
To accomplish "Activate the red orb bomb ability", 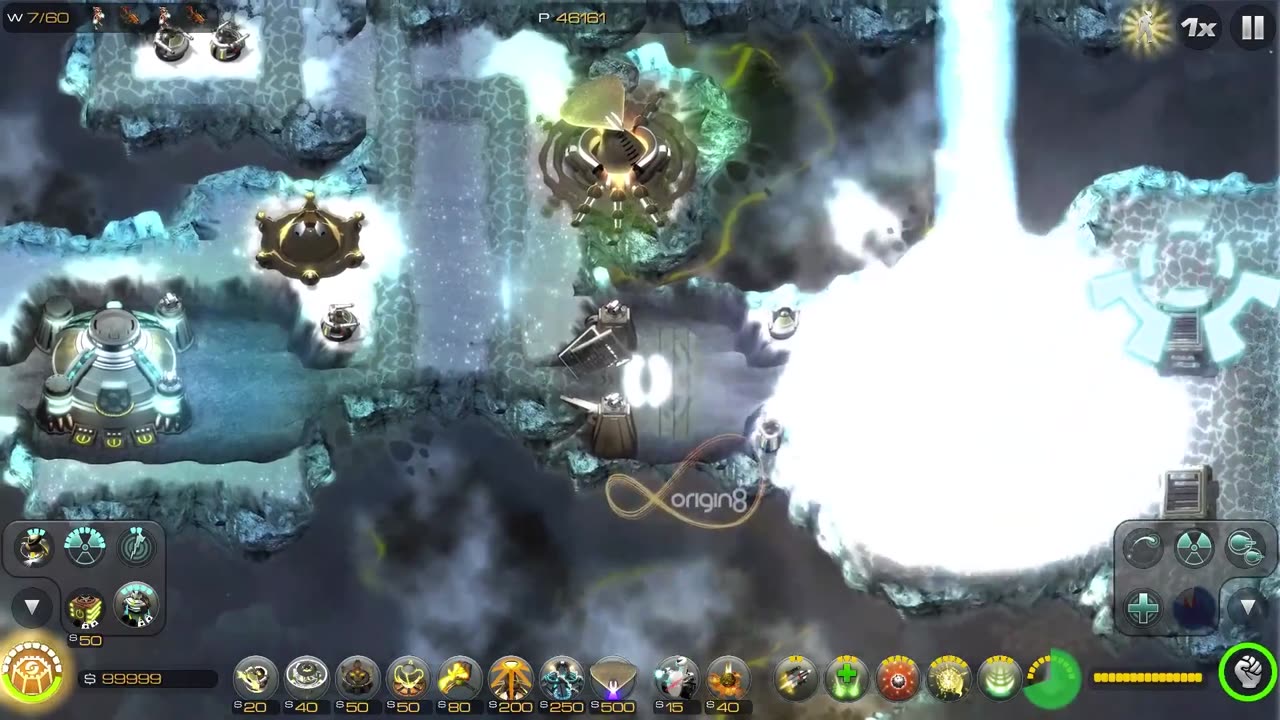I will 897,678.
